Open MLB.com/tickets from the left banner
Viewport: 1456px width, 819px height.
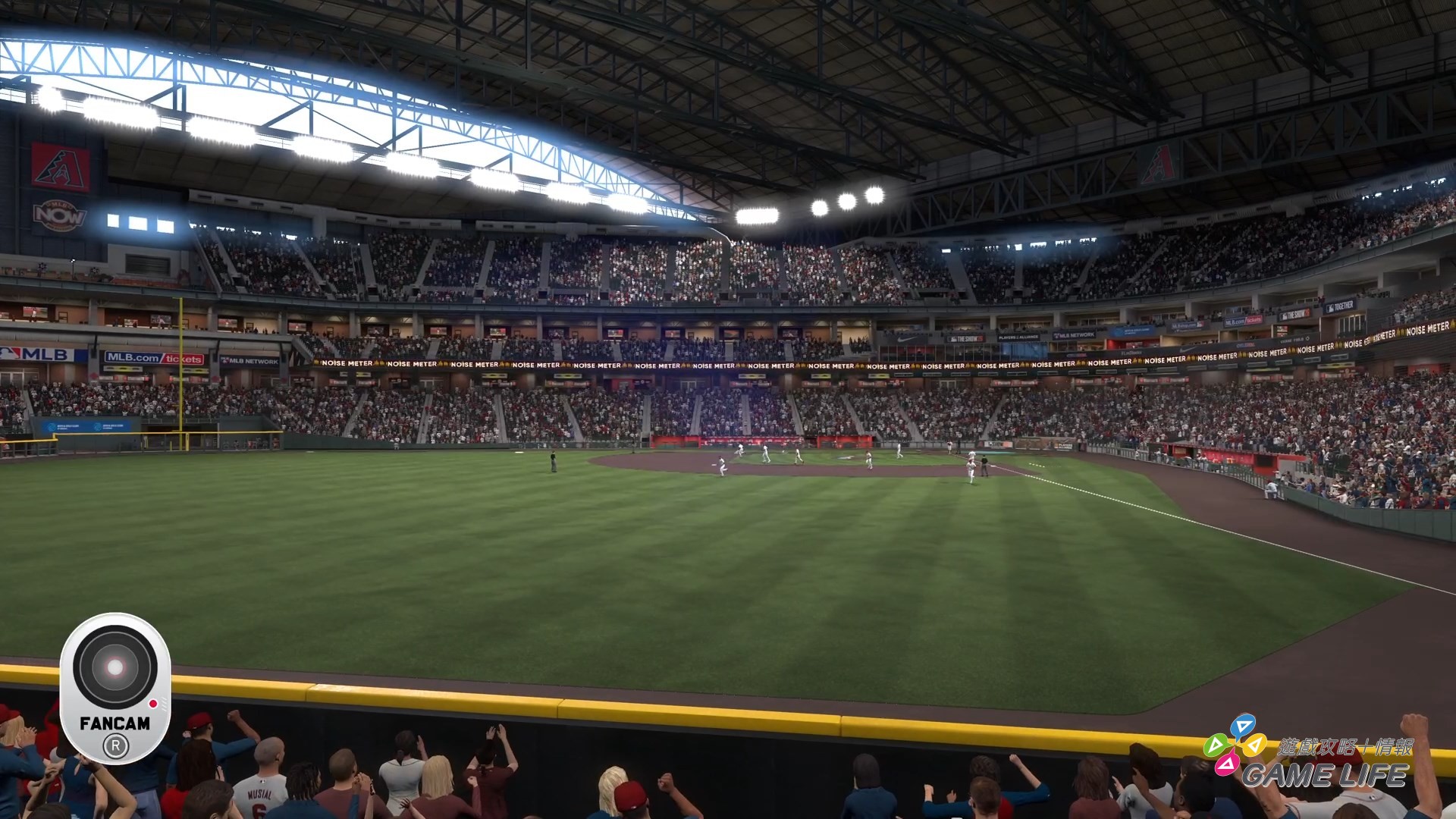point(155,358)
